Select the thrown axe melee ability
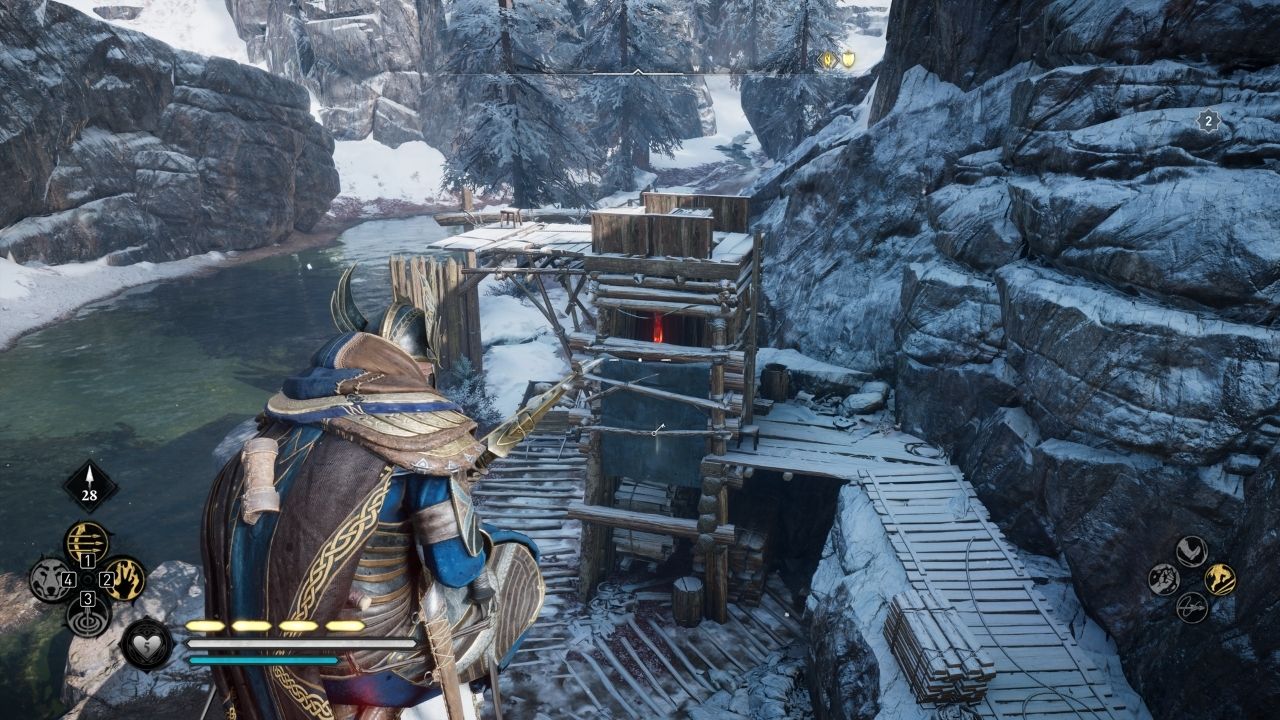Viewport: 1280px width, 720px height. click(1191, 607)
